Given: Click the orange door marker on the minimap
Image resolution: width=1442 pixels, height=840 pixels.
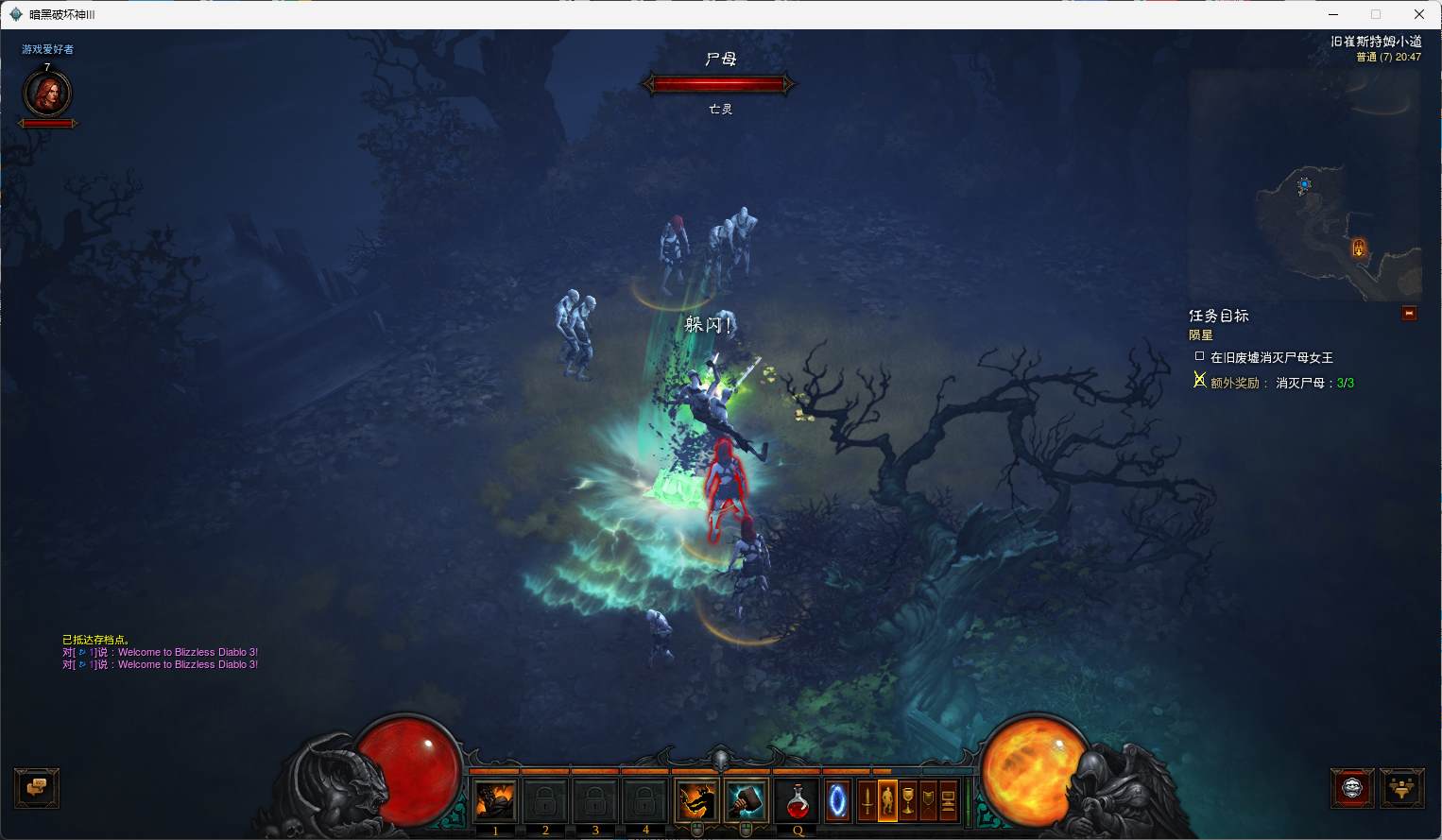Looking at the screenshot, I should pos(1358,248).
